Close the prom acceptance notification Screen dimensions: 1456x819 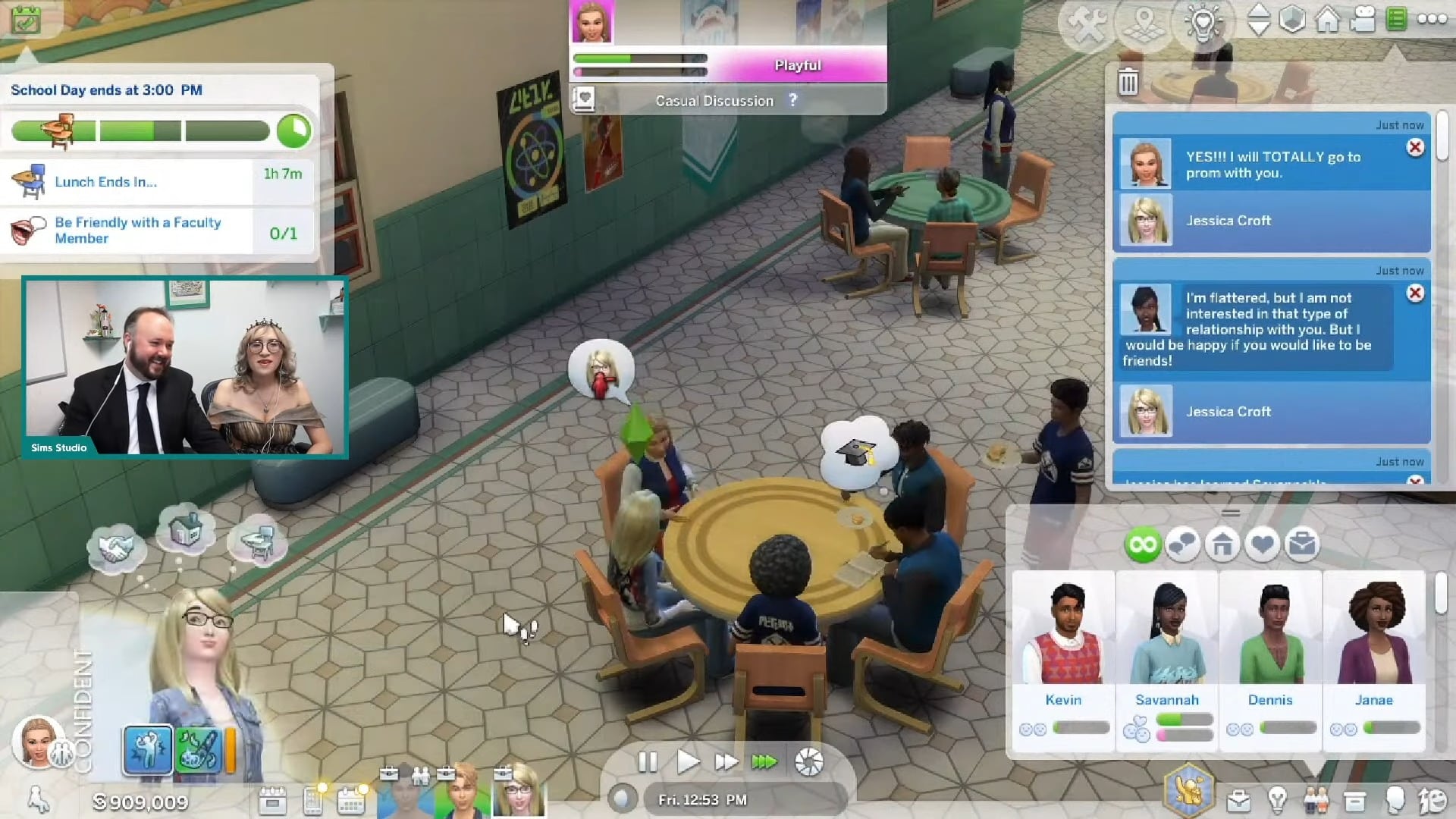pyautogui.click(x=1415, y=148)
